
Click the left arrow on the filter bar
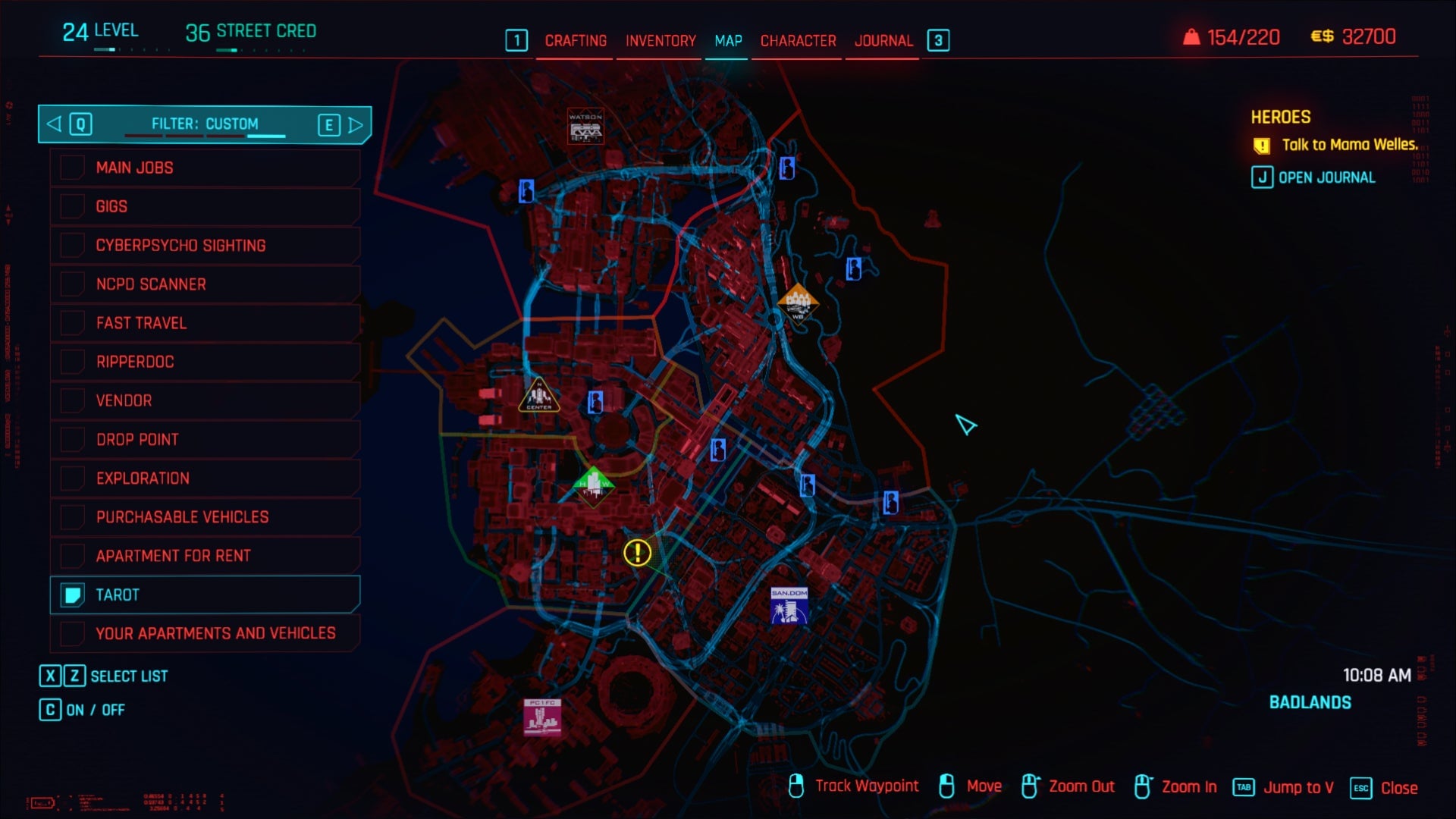coord(52,124)
